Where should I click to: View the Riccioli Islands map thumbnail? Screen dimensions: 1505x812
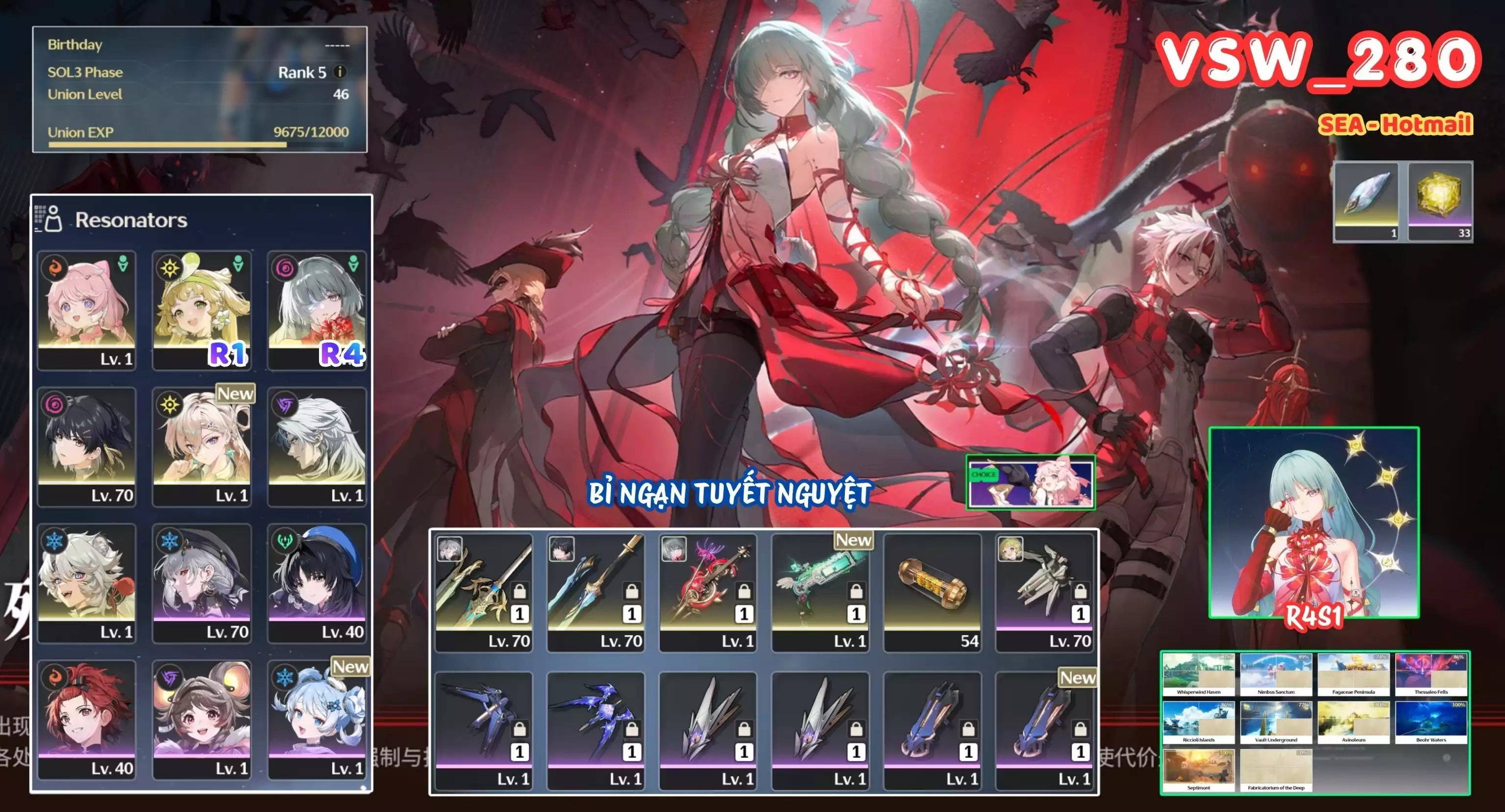1198,723
